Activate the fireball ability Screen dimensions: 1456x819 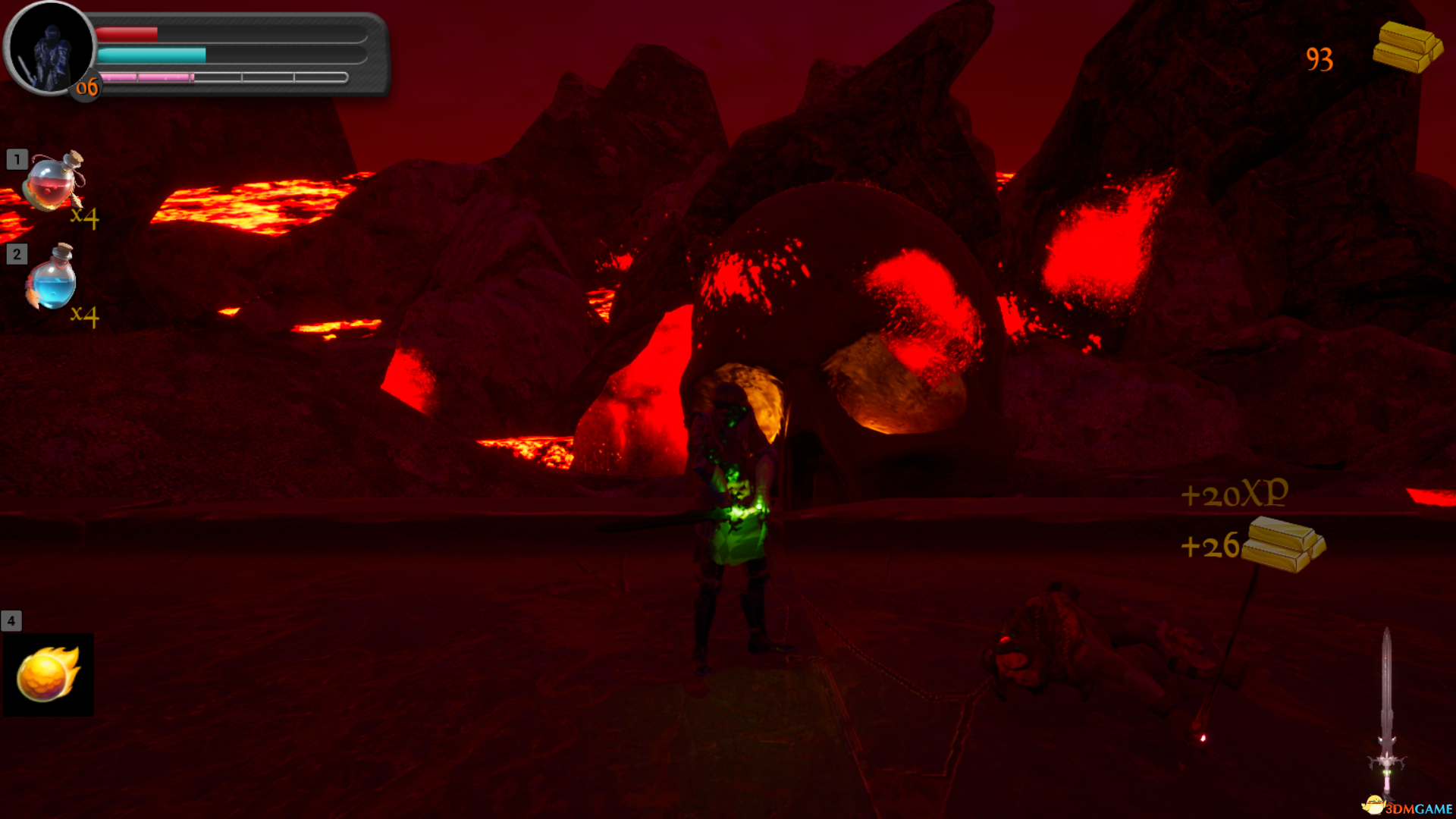point(48,674)
